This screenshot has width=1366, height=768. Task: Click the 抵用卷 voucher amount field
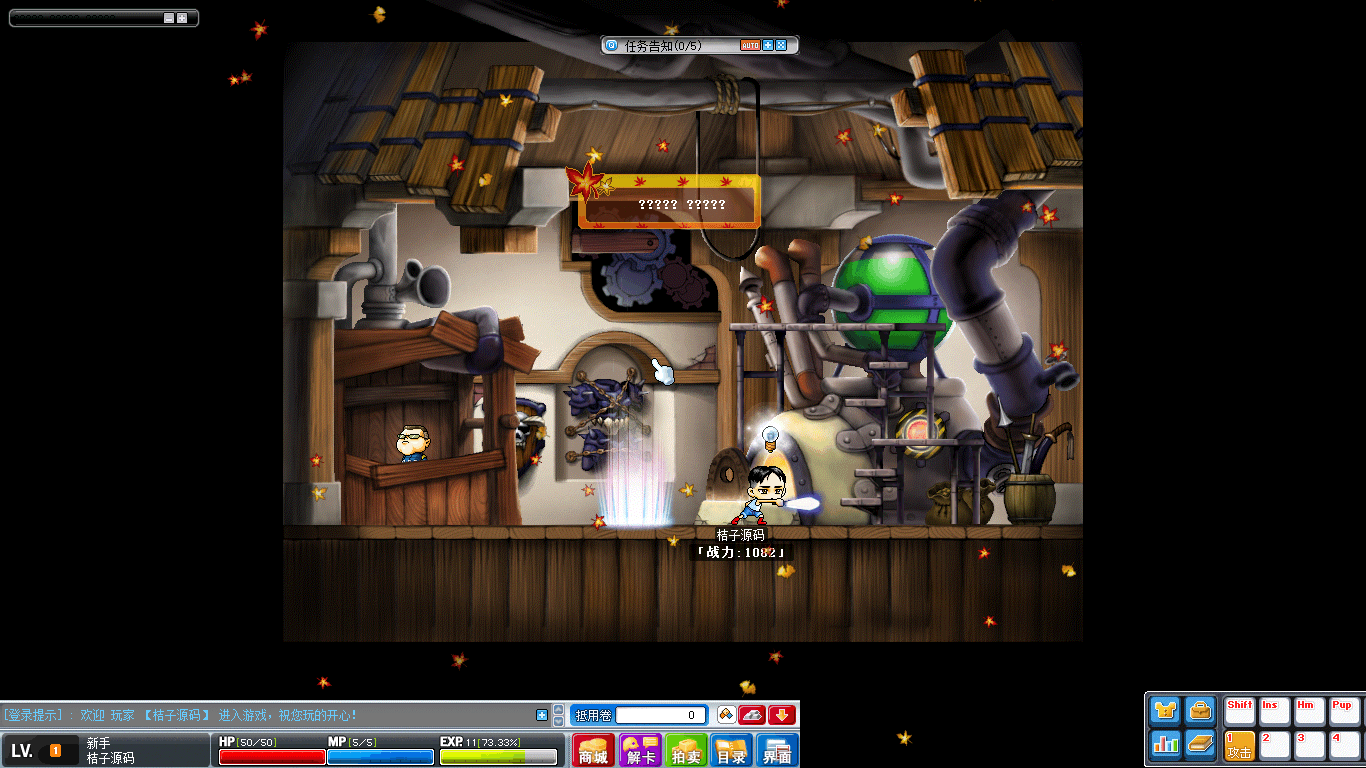(658, 715)
